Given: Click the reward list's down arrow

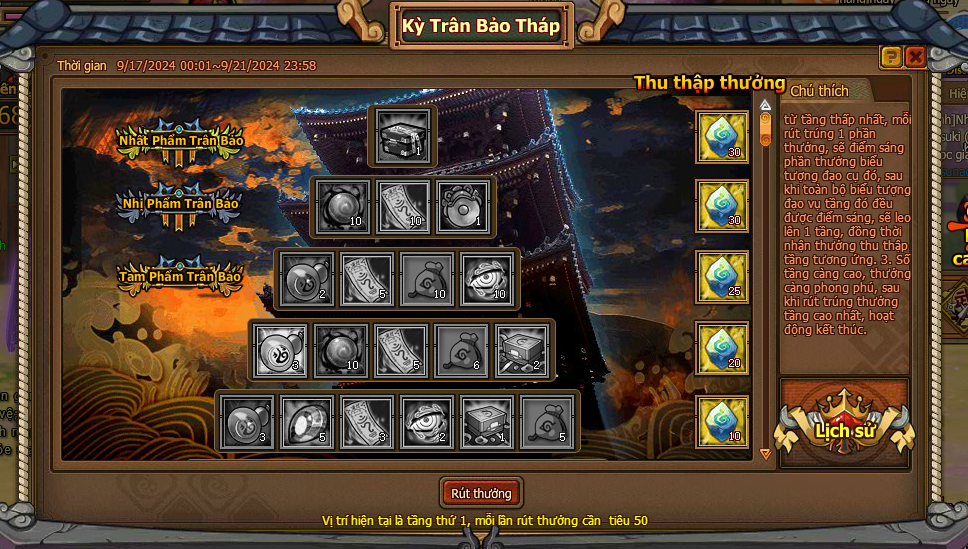Looking at the screenshot, I should 766,453.
